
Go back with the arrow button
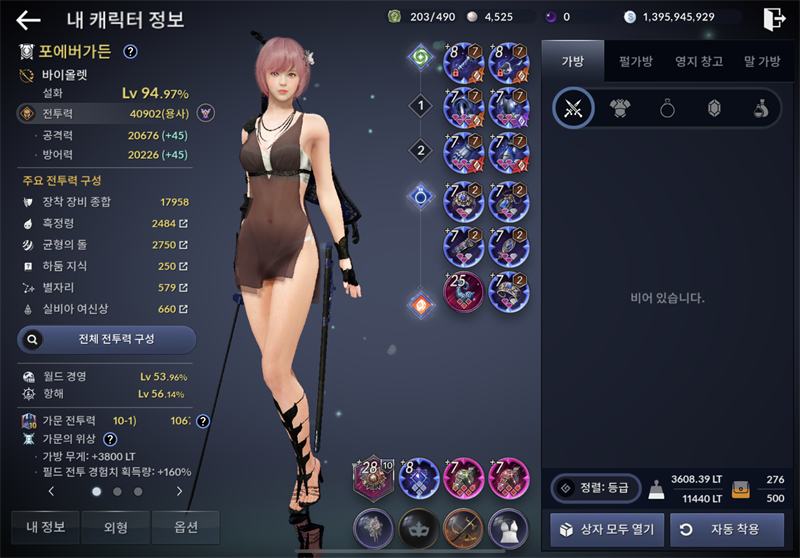point(29,20)
